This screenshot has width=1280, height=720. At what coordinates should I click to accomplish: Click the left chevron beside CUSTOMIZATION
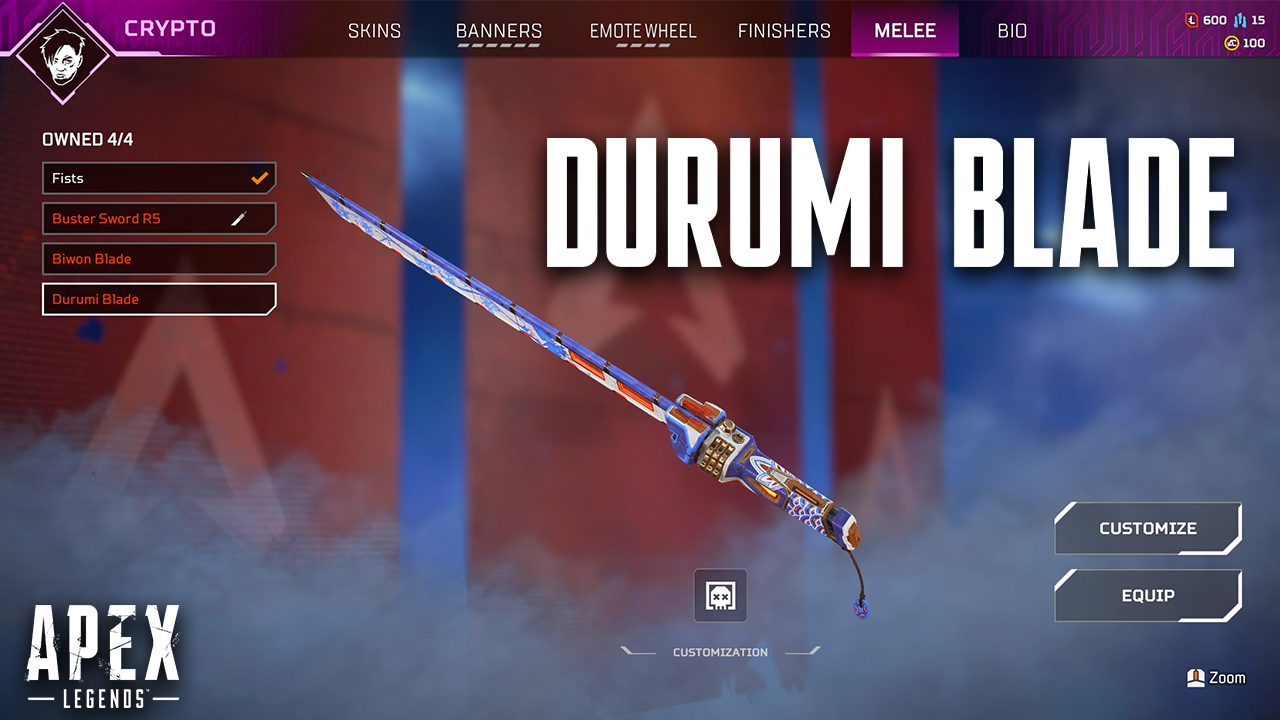tap(639, 651)
